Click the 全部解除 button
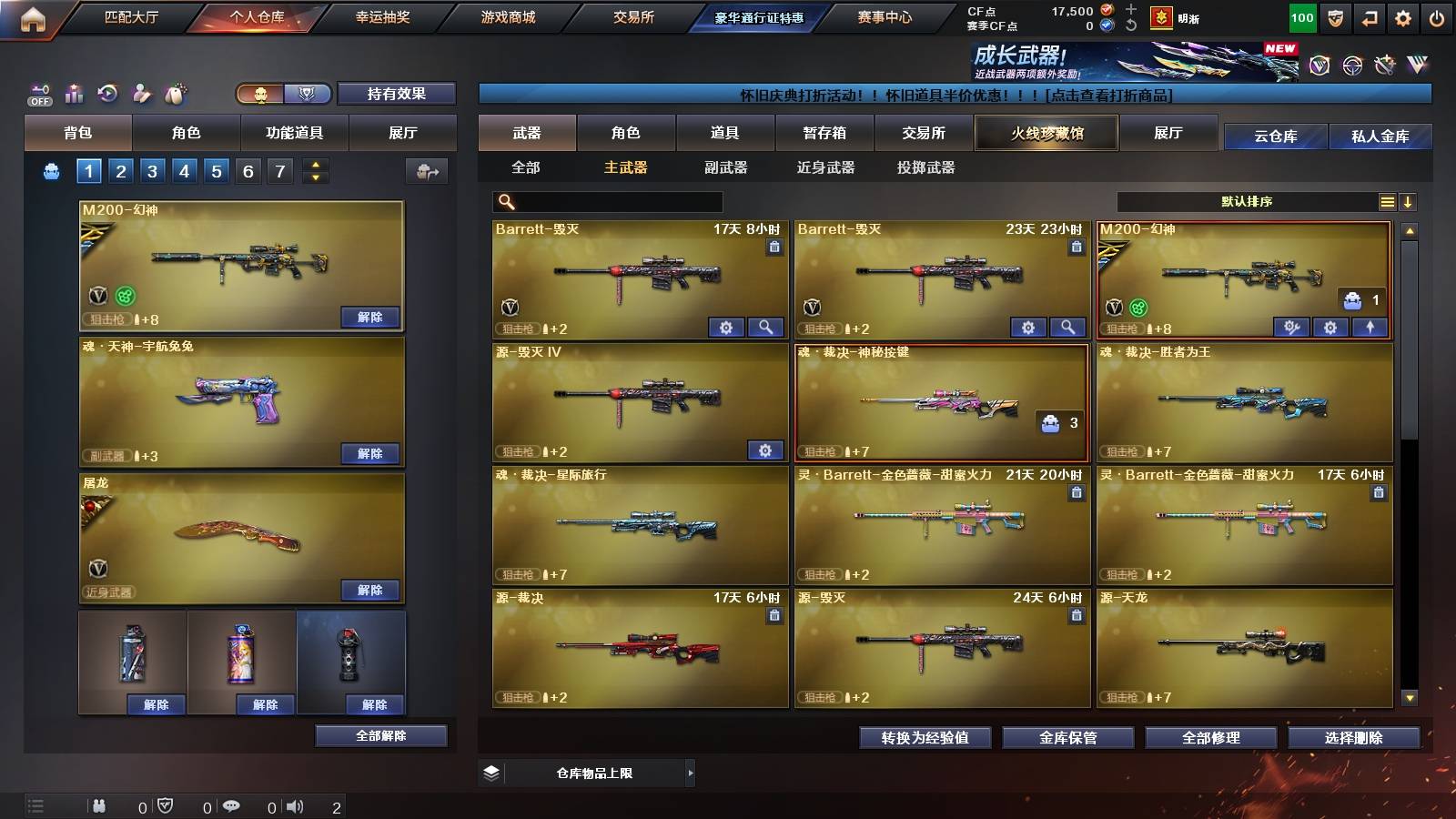Viewport: 1456px width, 819px height. [x=380, y=735]
